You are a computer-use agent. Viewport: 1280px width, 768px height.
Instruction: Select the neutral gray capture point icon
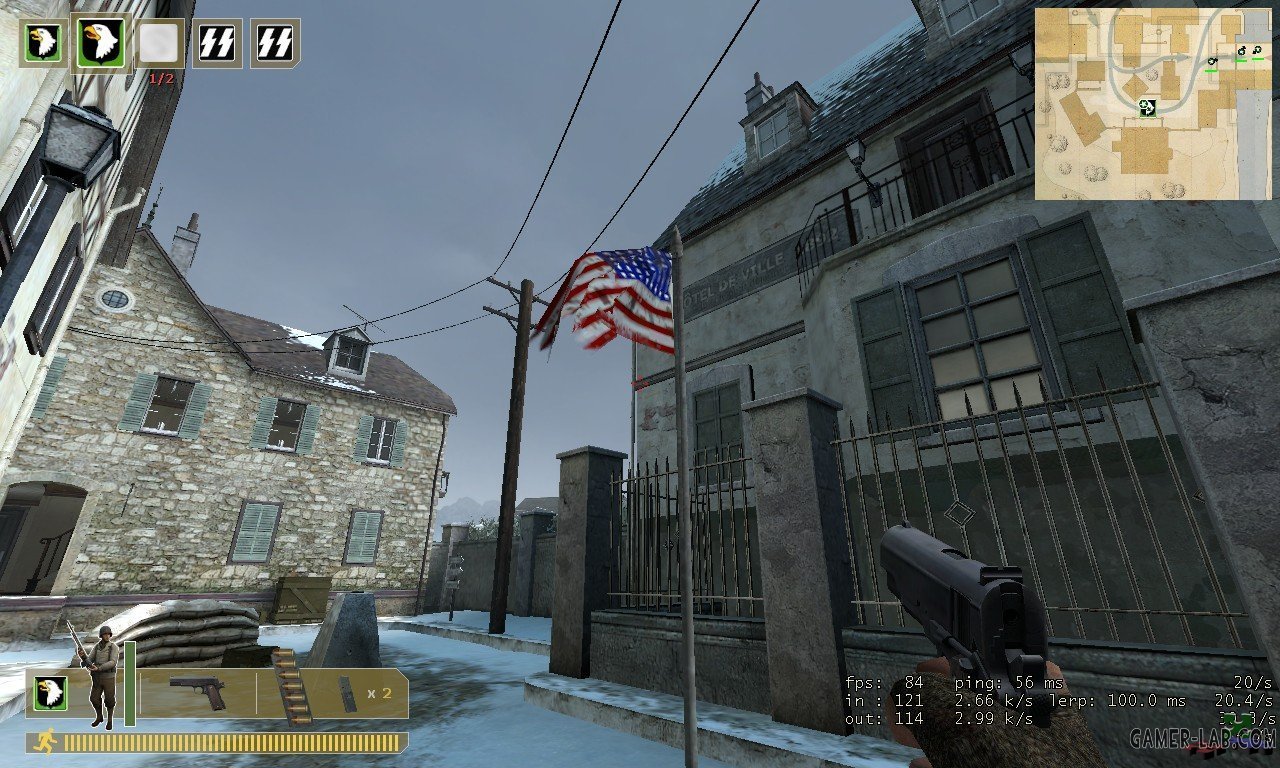[x=159, y=42]
